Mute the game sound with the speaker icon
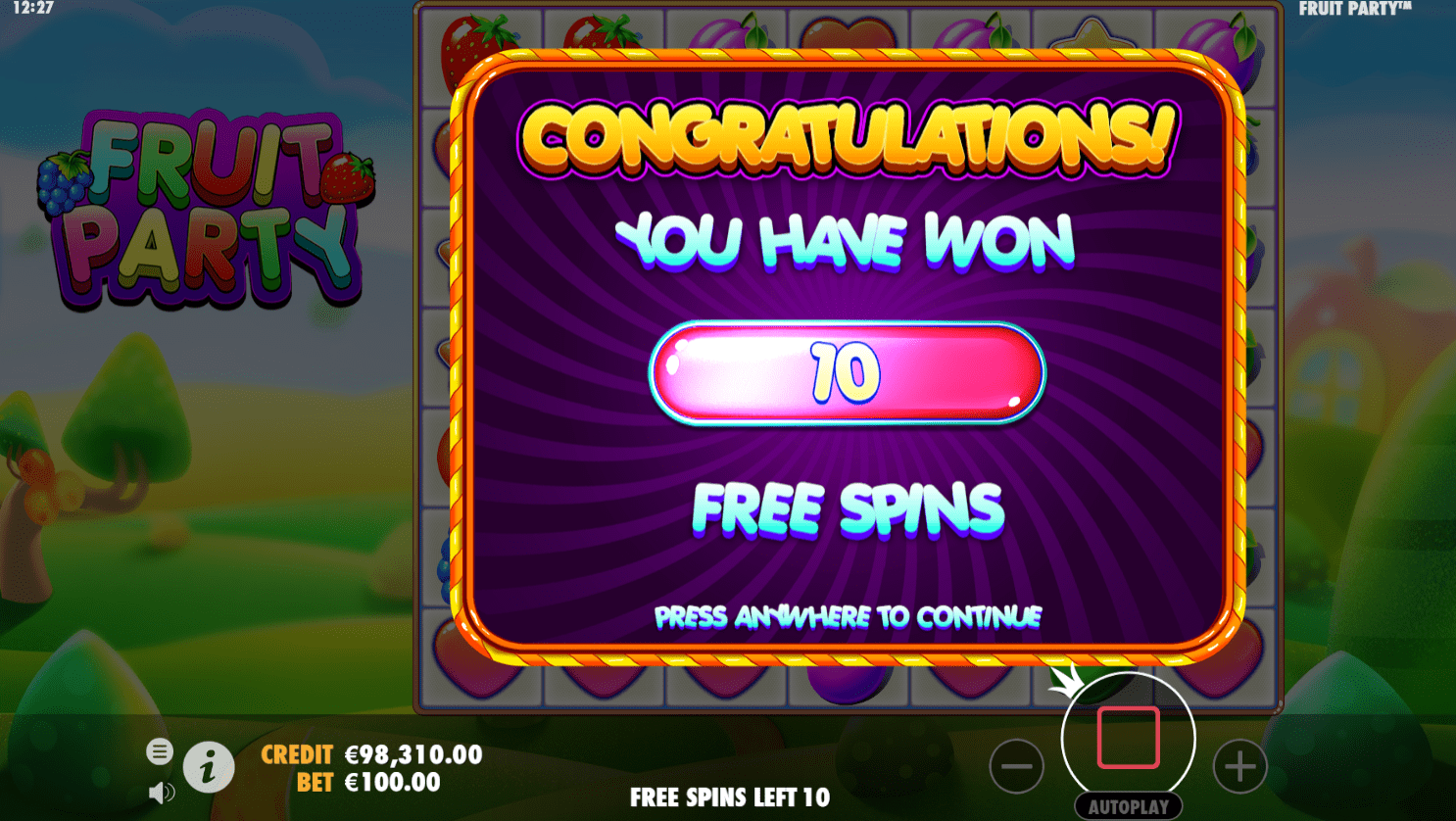 click(x=160, y=792)
